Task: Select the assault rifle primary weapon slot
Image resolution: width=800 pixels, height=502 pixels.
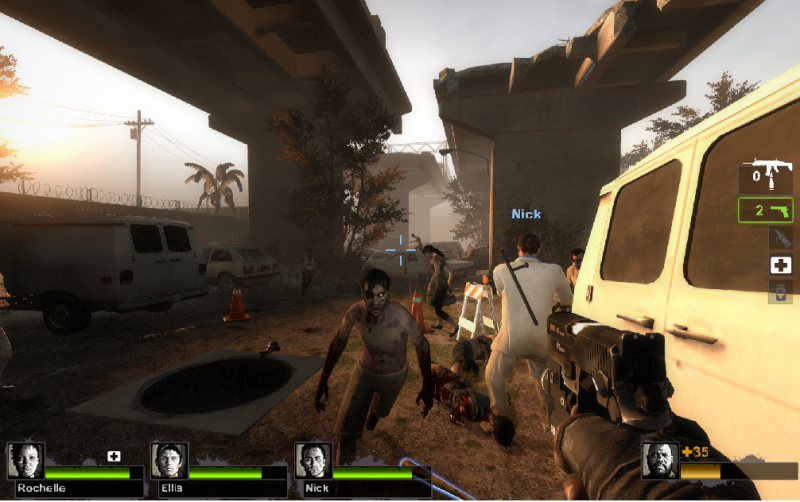Action: (x=765, y=177)
